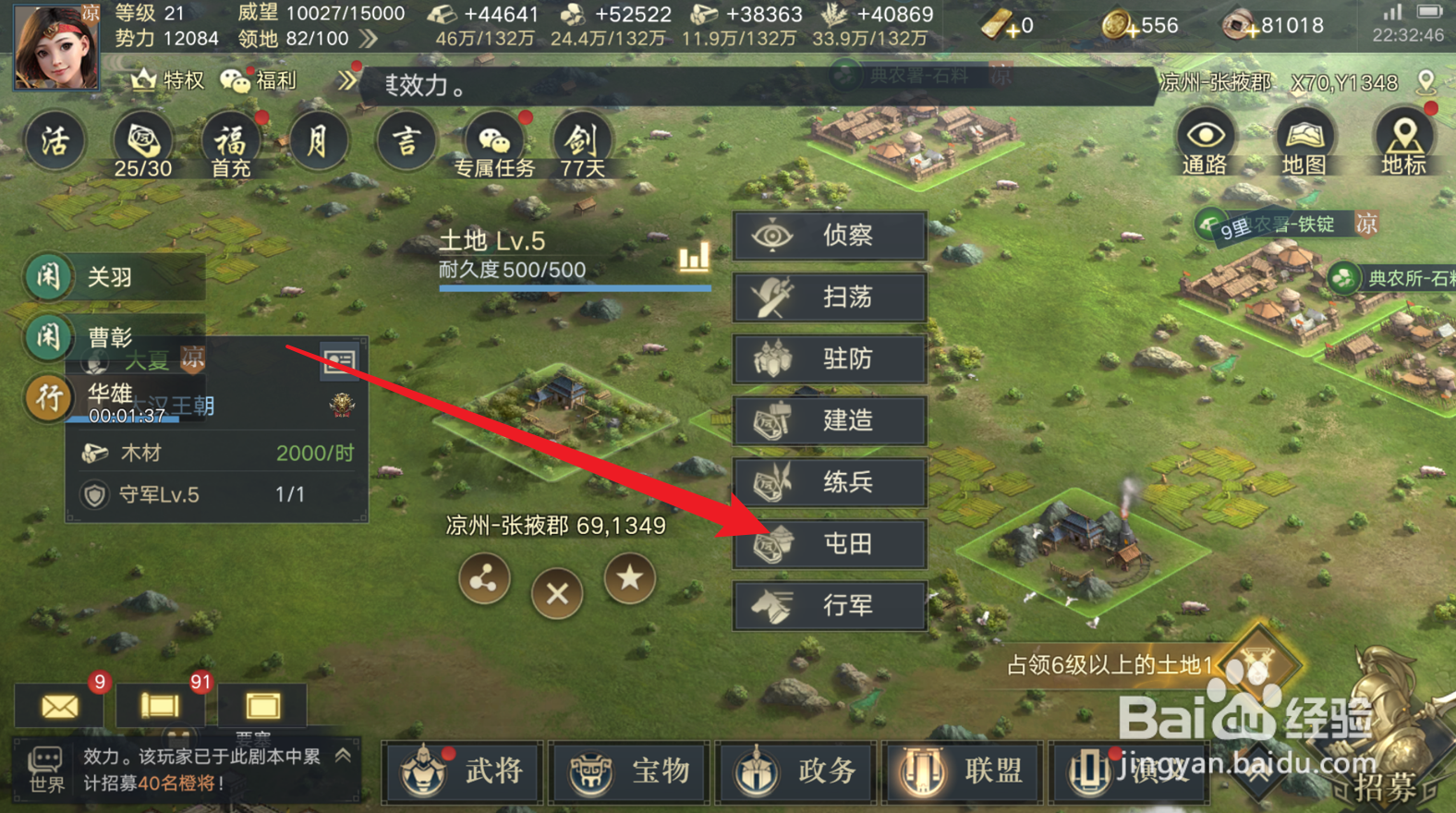Open the 首充 first recharge icon
This screenshot has width=1456, height=813.
(x=231, y=140)
